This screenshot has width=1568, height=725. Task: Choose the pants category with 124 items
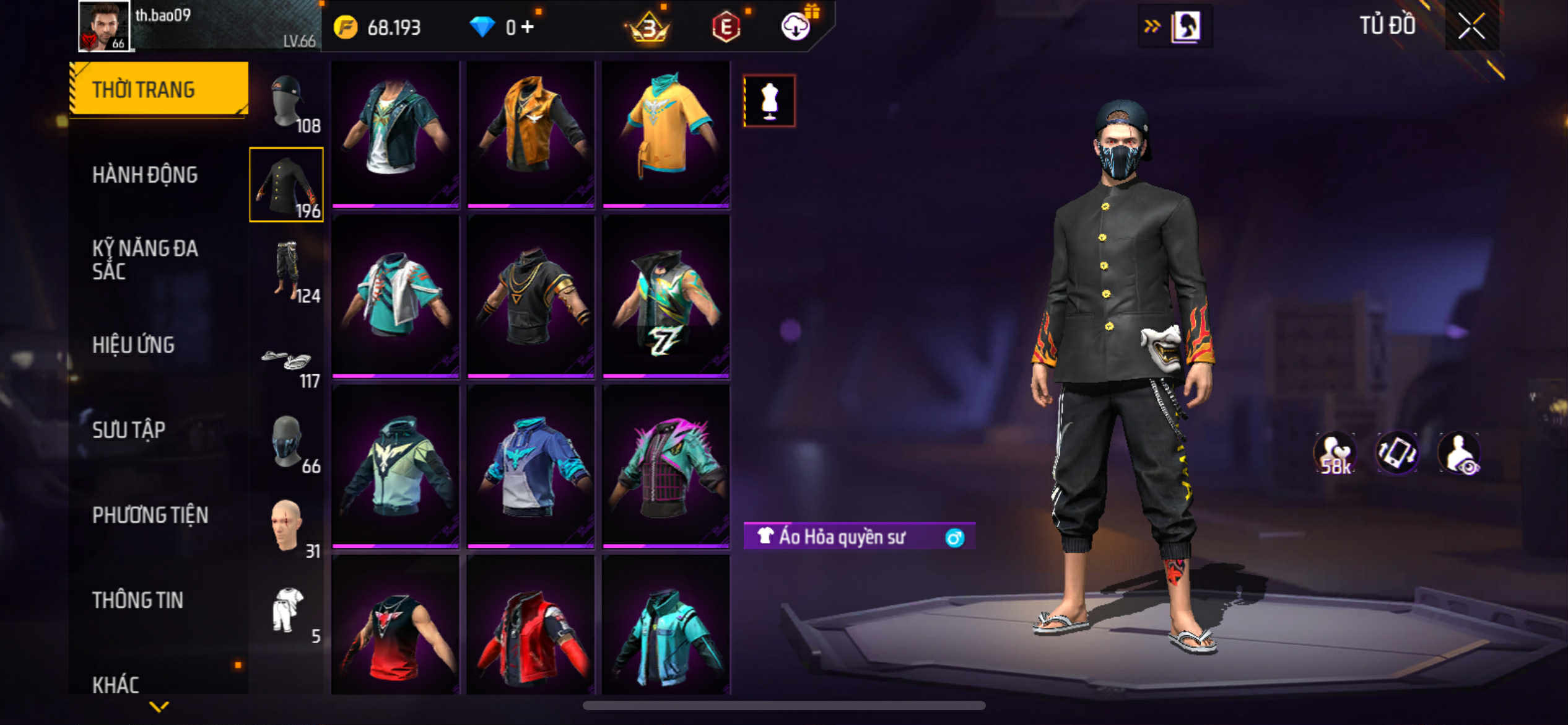tap(287, 271)
